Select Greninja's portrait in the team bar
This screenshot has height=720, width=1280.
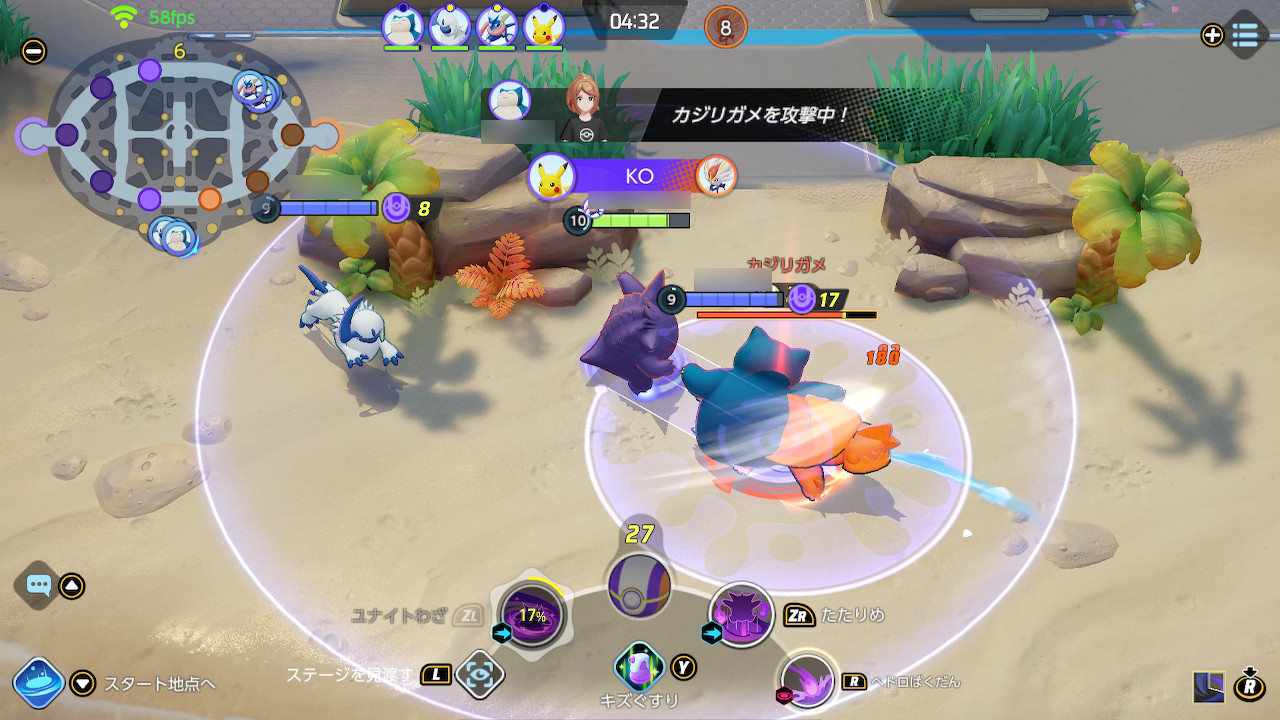[x=496, y=27]
